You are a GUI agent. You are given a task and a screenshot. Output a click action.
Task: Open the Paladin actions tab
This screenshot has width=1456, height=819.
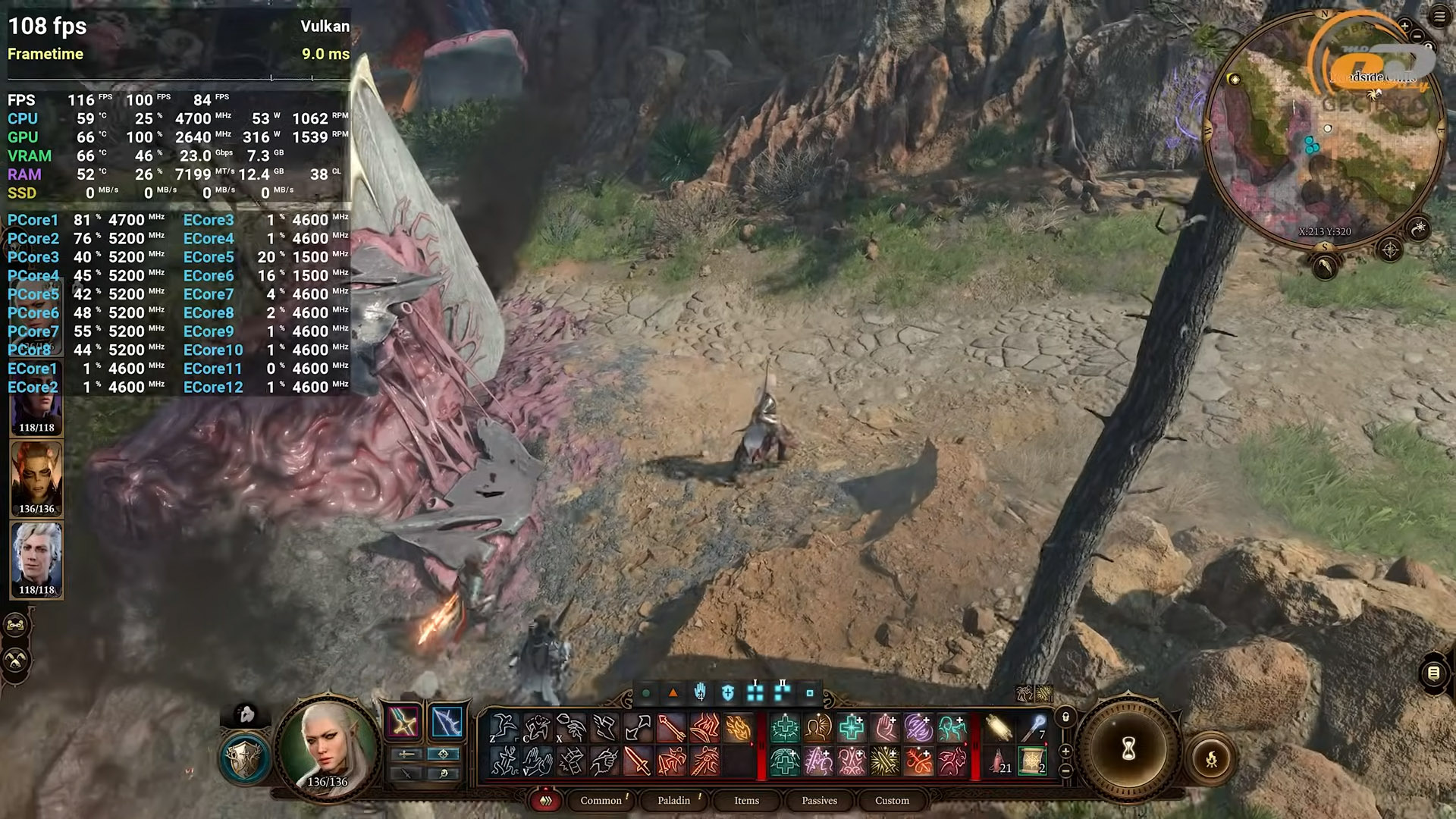673,800
